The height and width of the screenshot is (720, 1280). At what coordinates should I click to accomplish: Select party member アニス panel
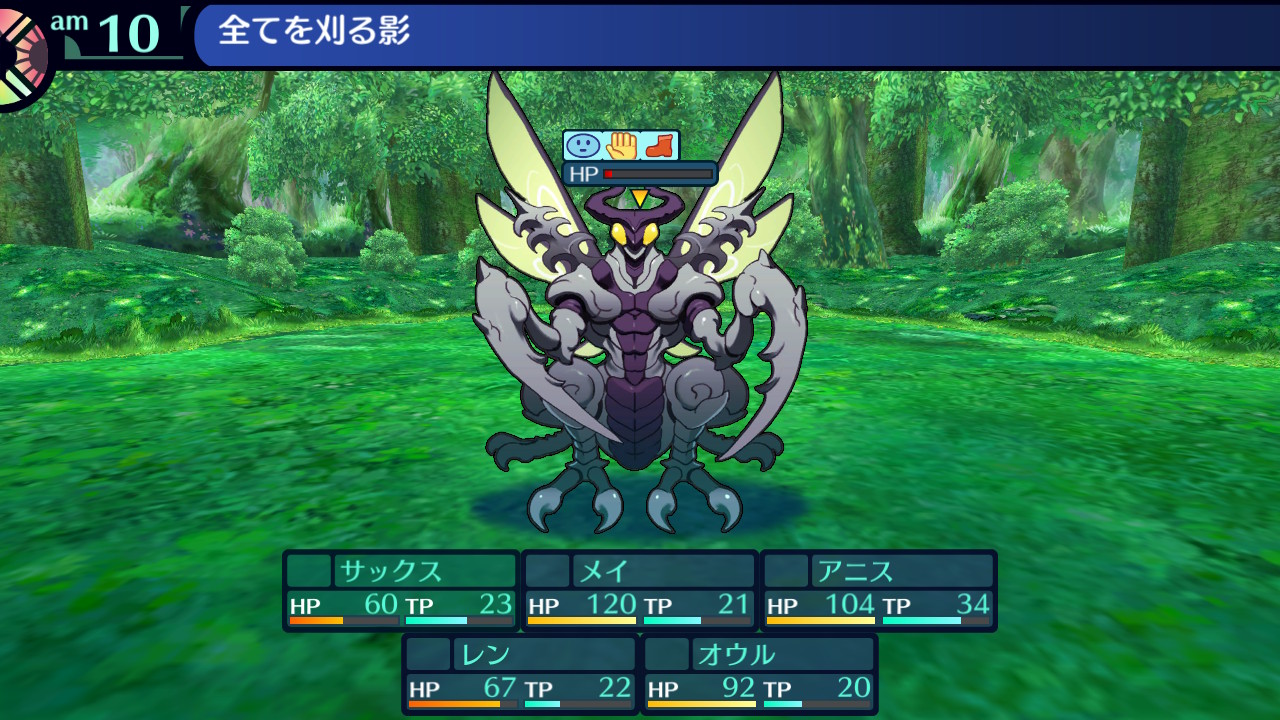pyautogui.click(x=879, y=590)
